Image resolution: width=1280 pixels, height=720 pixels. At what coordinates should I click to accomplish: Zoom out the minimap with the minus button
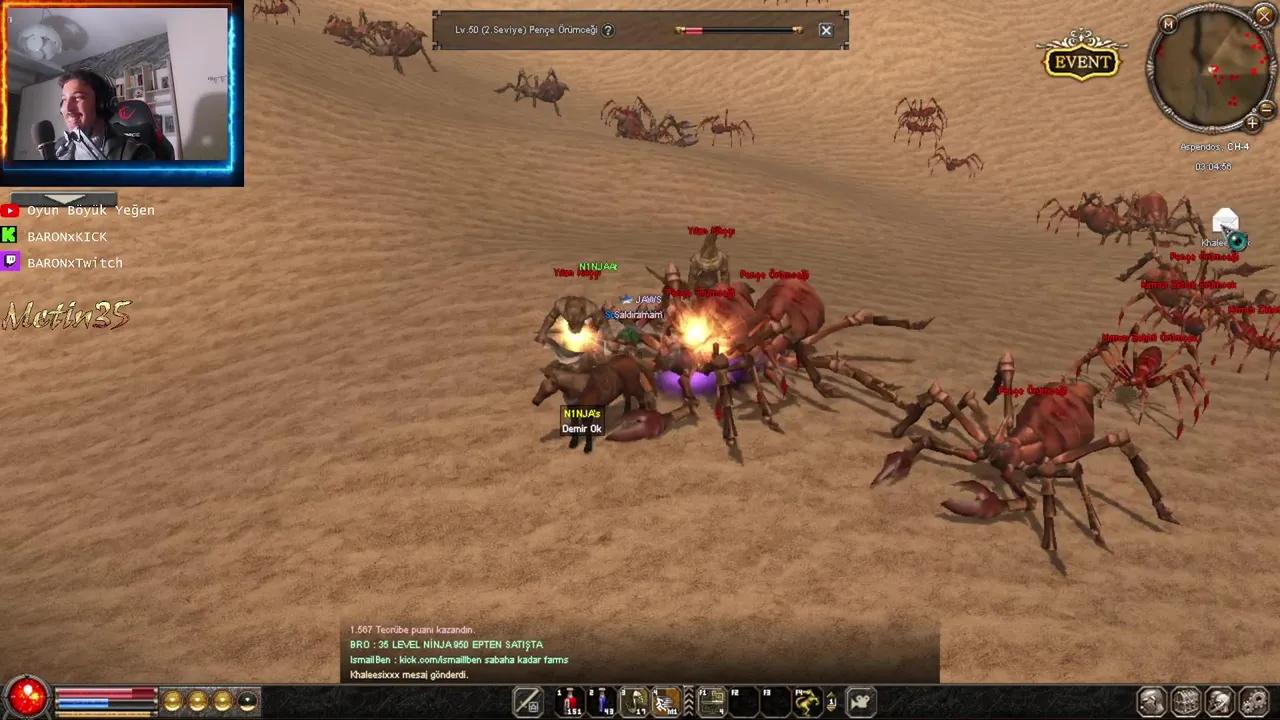pos(1266,108)
